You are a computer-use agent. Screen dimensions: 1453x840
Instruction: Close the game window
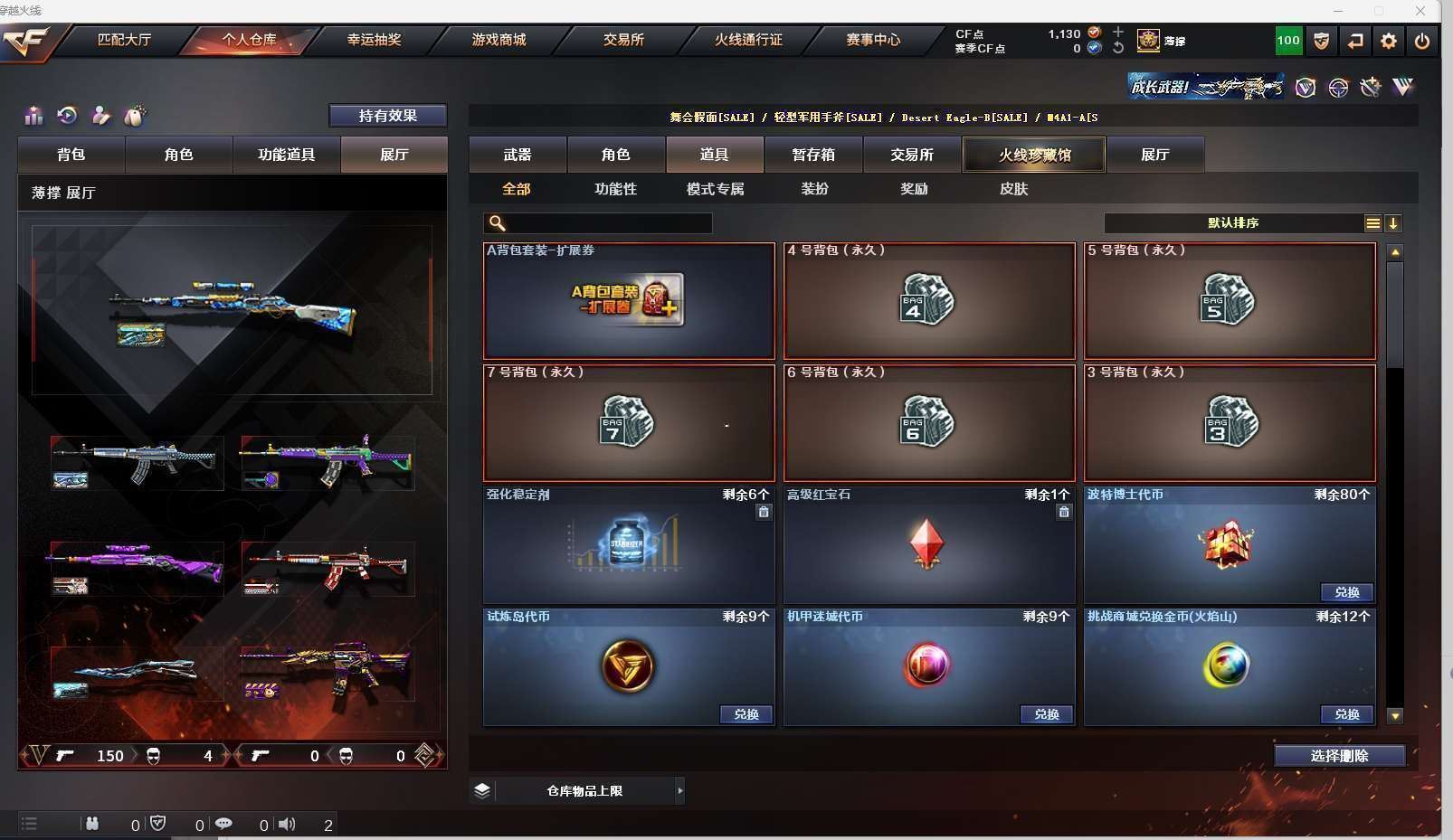[x=1421, y=11]
